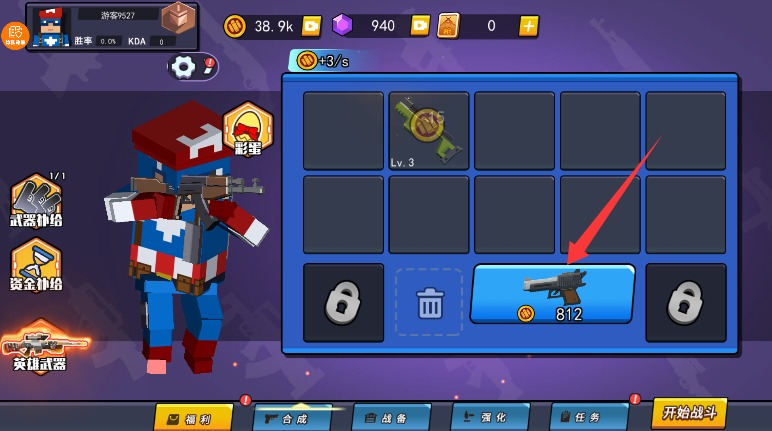
Task: Open the gear settings icon
Action: 184,67
